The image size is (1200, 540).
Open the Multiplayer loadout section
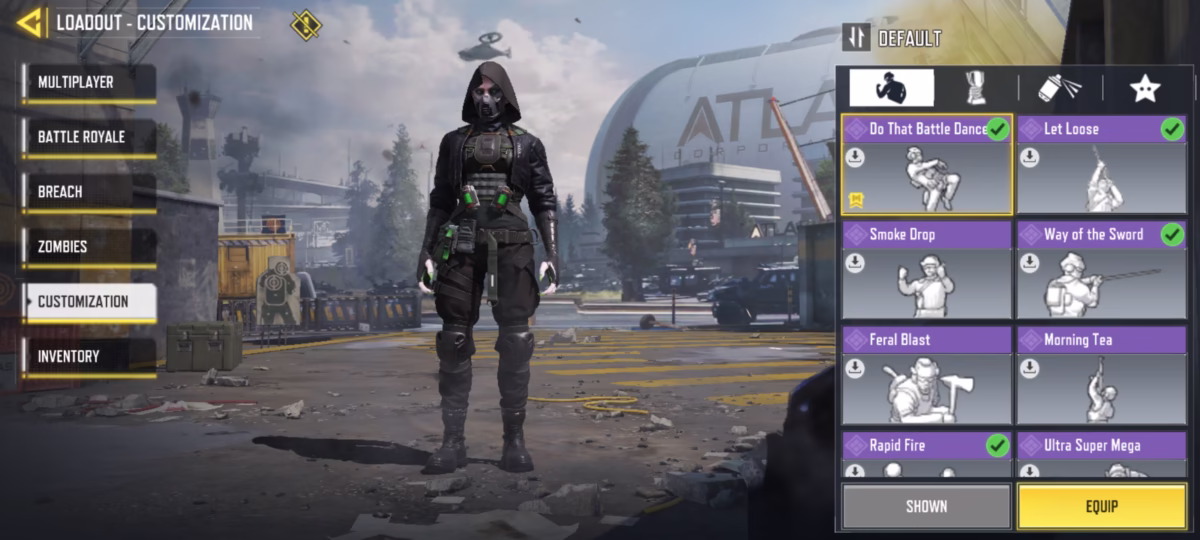[89, 83]
